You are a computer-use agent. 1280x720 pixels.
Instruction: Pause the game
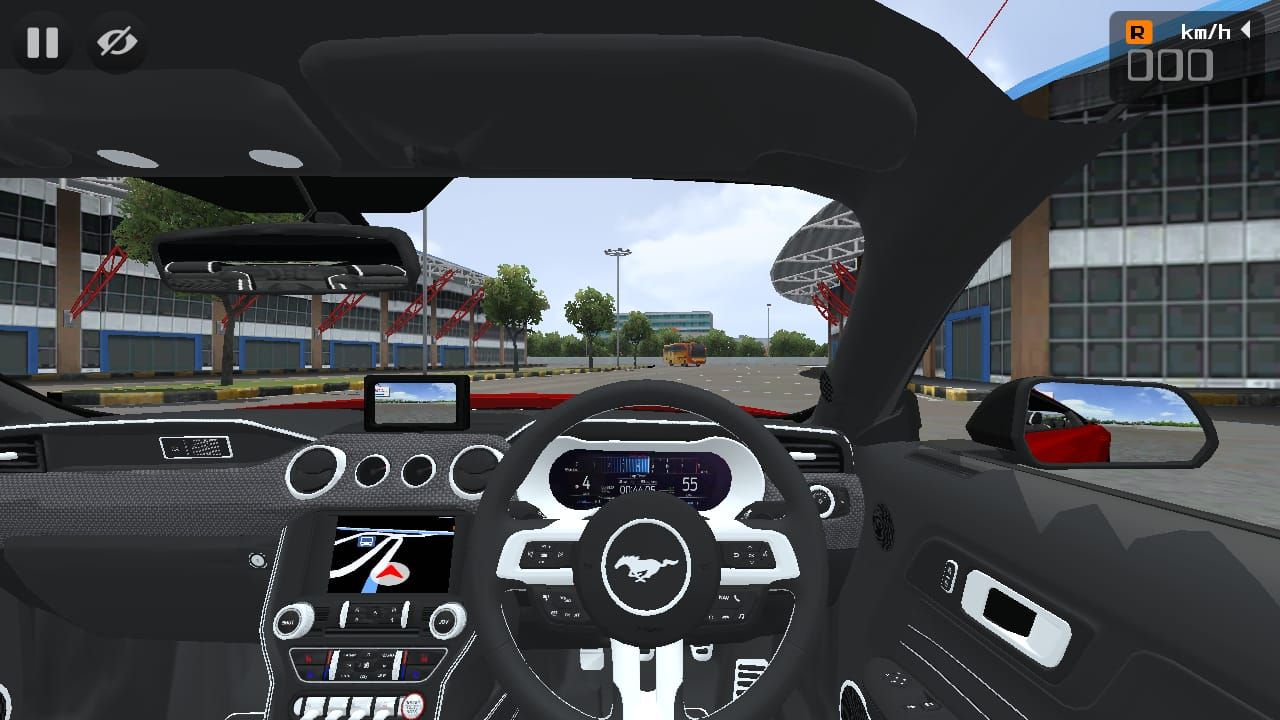[x=42, y=42]
